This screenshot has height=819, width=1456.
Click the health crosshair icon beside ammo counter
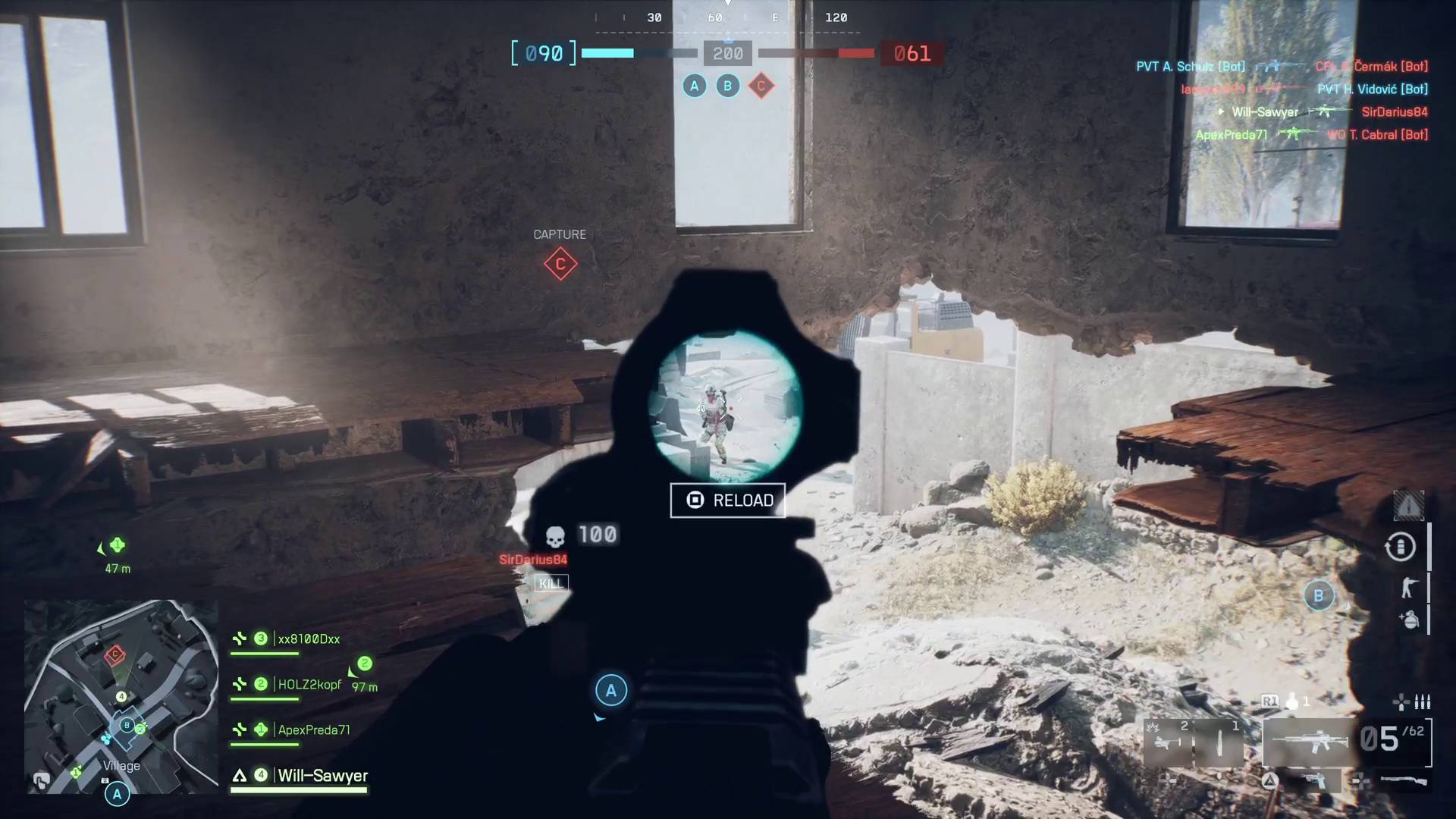1401,702
